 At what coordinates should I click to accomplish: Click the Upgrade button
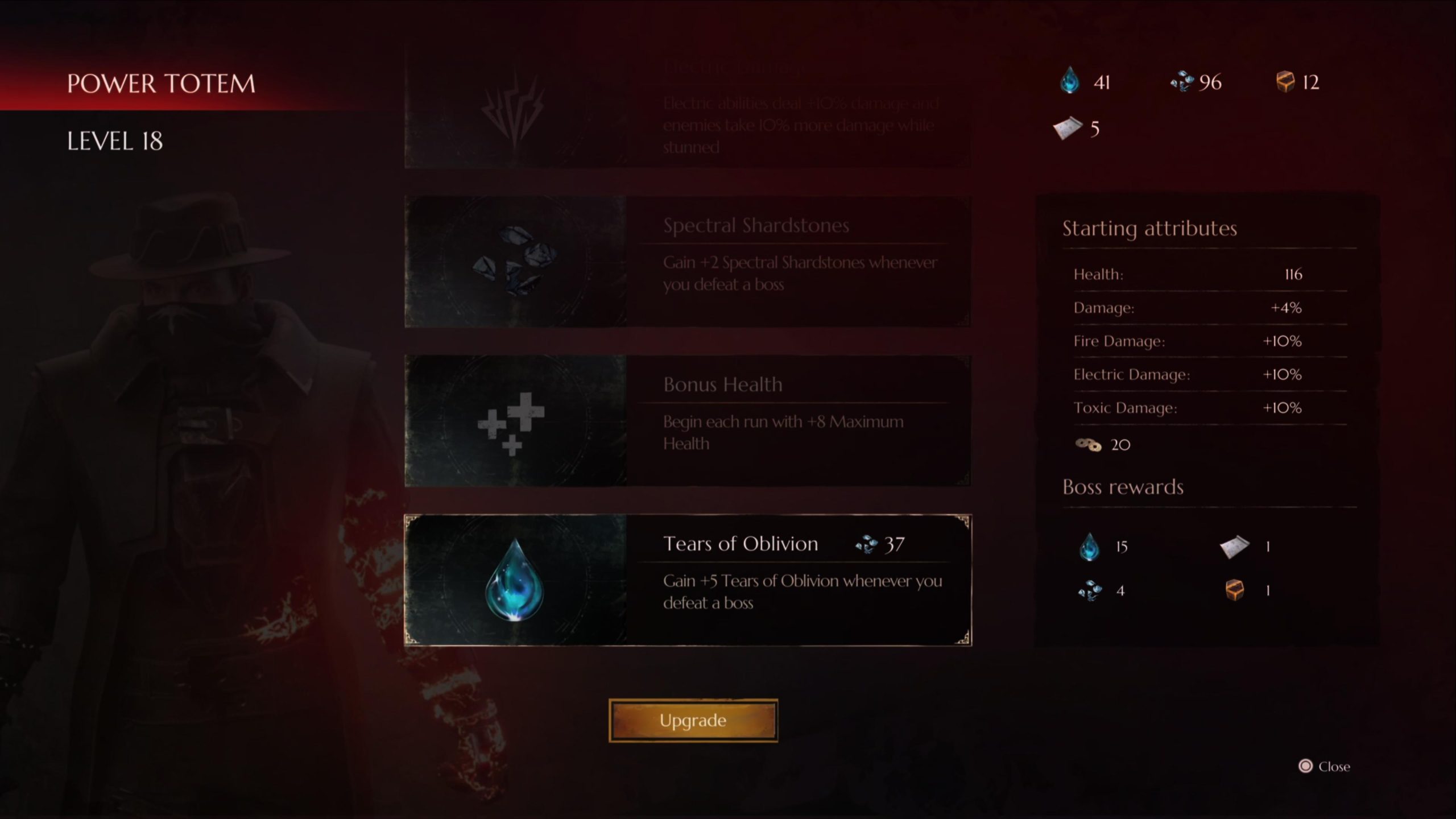pos(693,720)
